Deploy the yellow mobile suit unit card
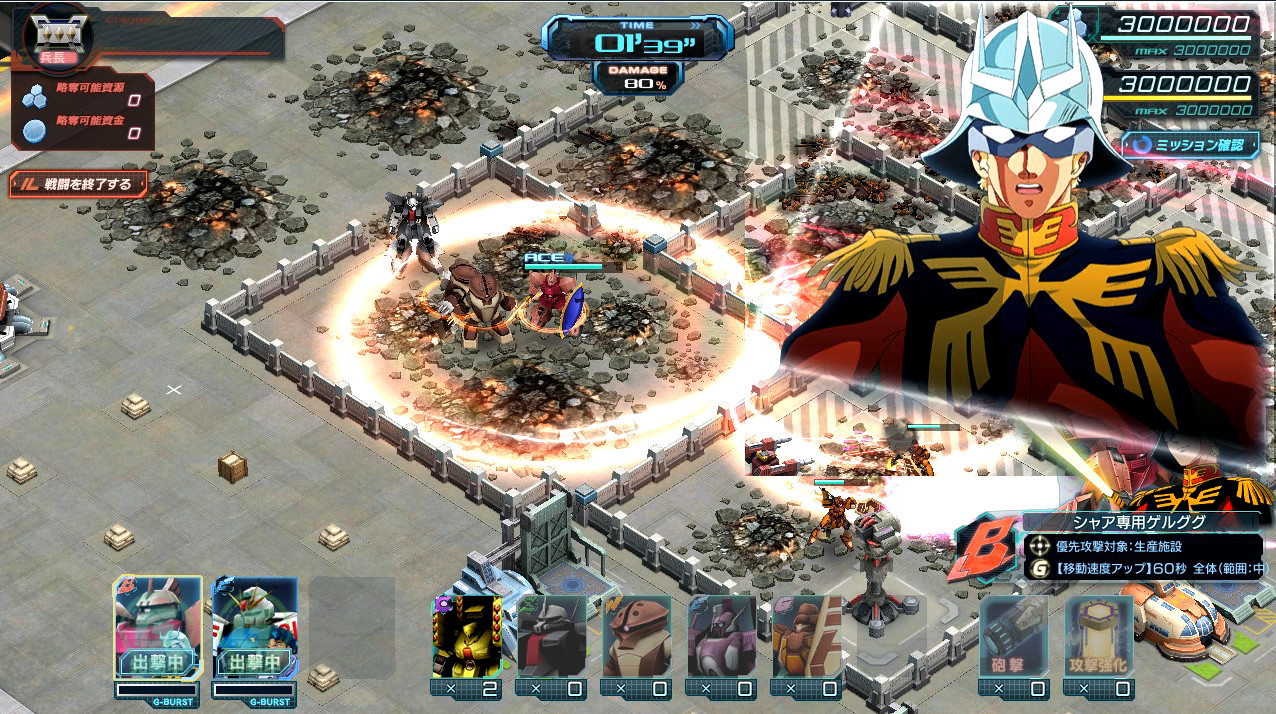Viewport: 1276px width, 714px height. tap(466, 636)
